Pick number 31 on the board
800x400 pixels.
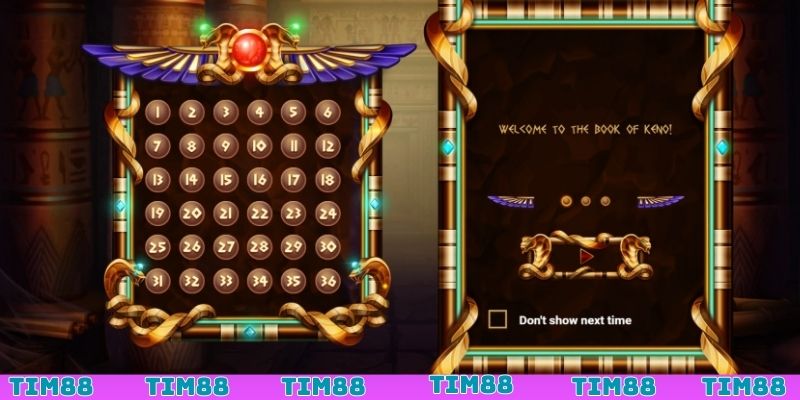(x=157, y=281)
